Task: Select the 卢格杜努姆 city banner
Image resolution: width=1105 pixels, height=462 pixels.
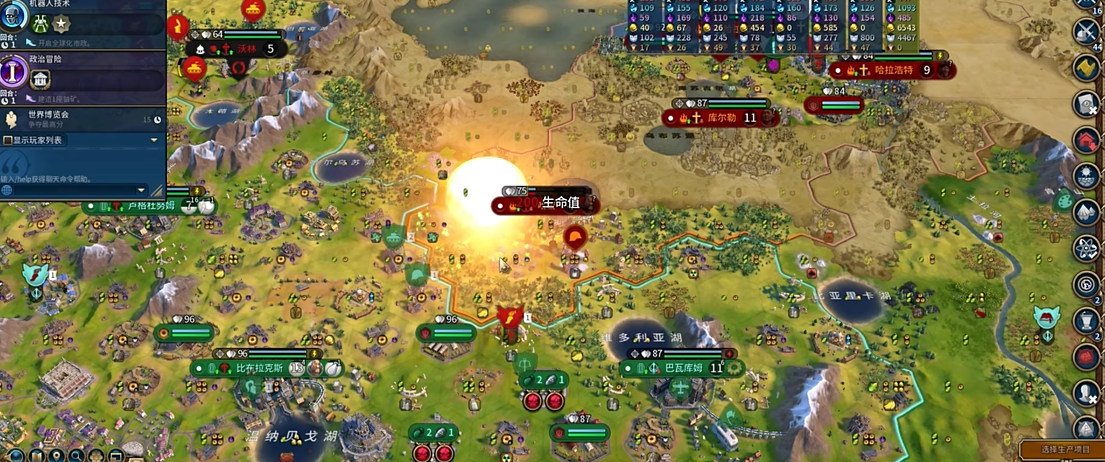Action: pos(150,206)
